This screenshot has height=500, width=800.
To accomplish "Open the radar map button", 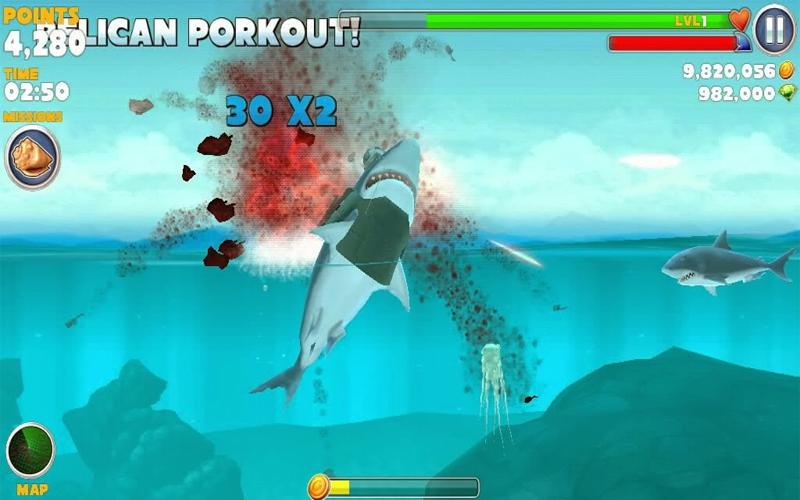I will point(30,451).
